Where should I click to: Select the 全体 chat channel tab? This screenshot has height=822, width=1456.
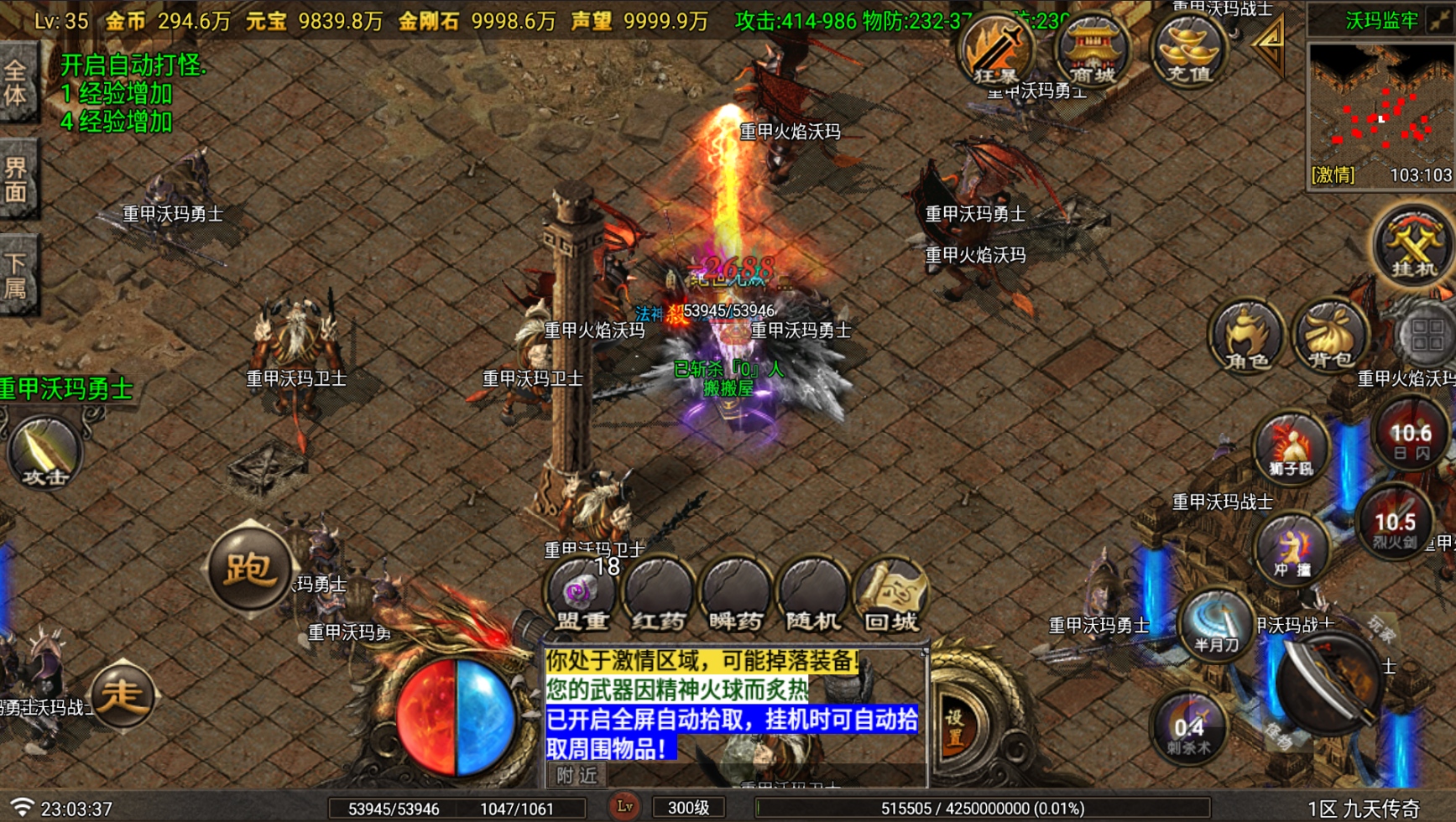(18, 81)
